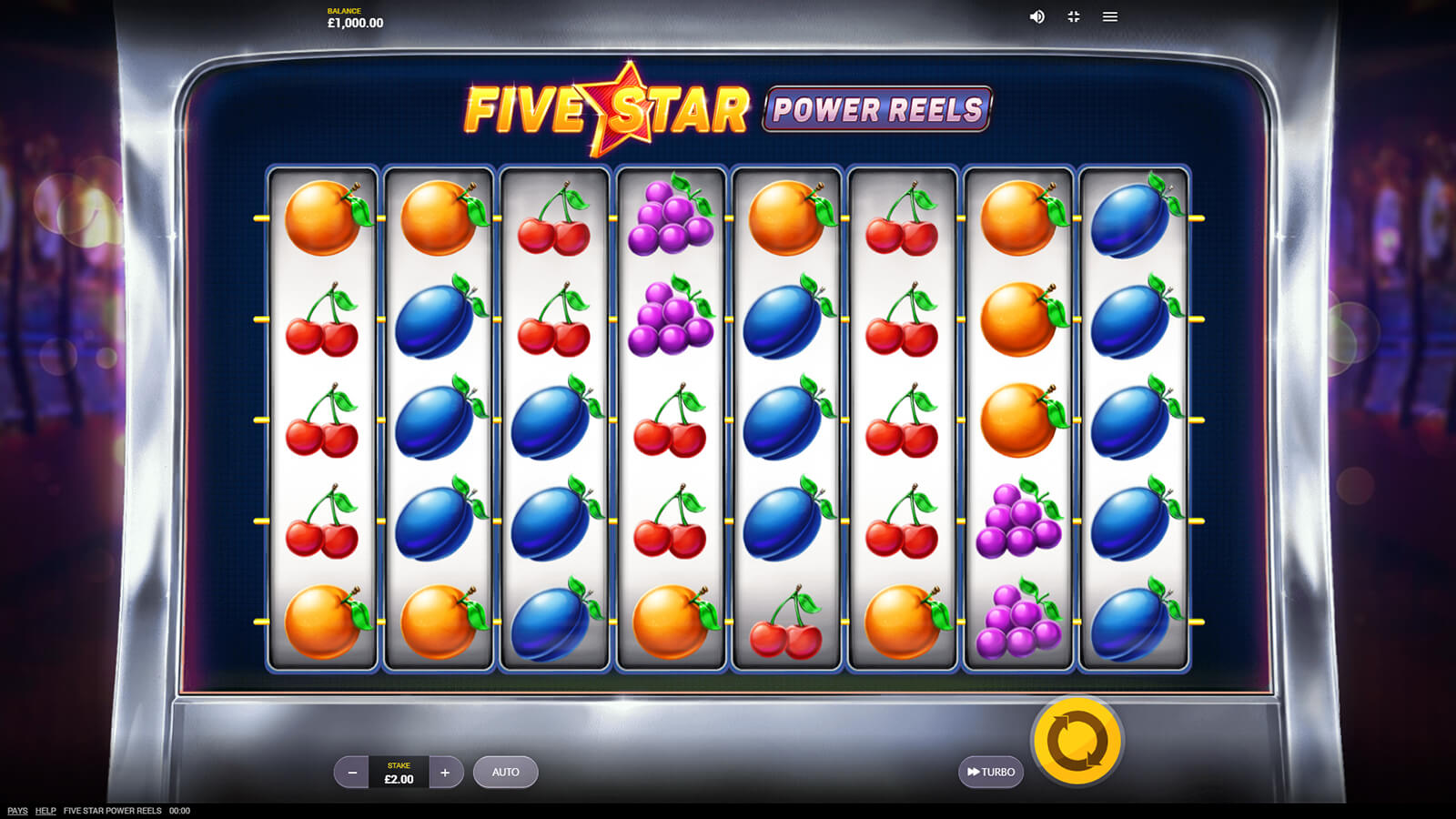This screenshot has width=1456, height=819.
Task: Toggle fullscreen mode icon
Action: [x=1074, y=16]
